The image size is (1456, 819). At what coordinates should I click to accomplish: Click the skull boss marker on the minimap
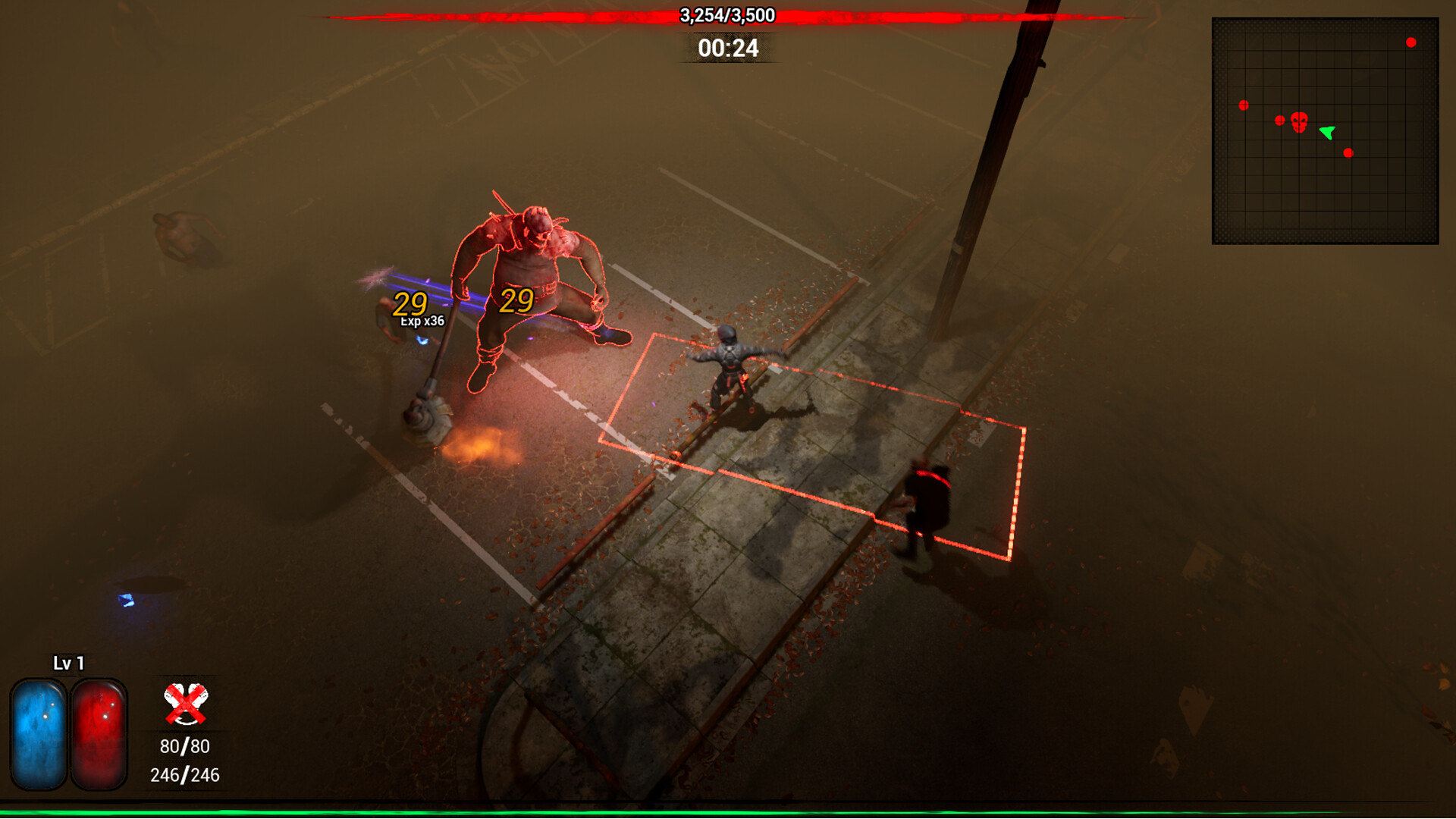click(x=1300, y=121)
